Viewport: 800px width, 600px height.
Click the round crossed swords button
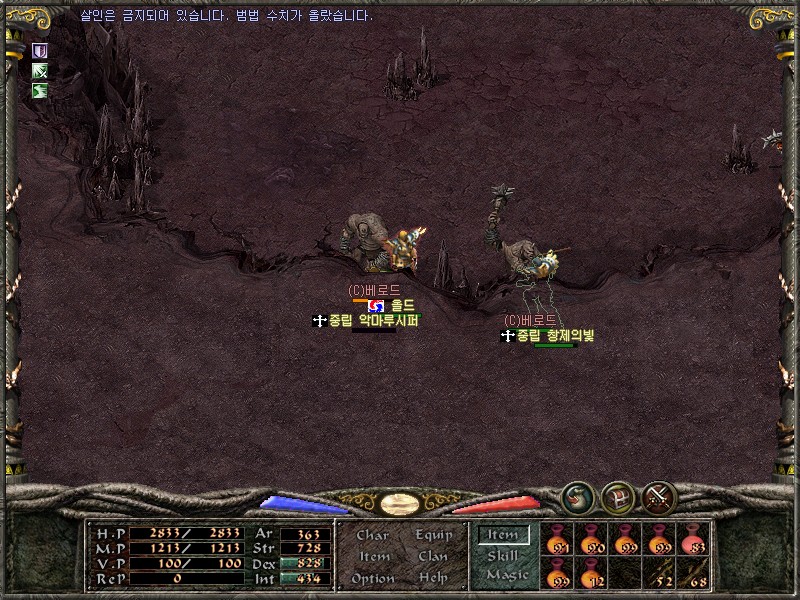click(x=659, y=497)
